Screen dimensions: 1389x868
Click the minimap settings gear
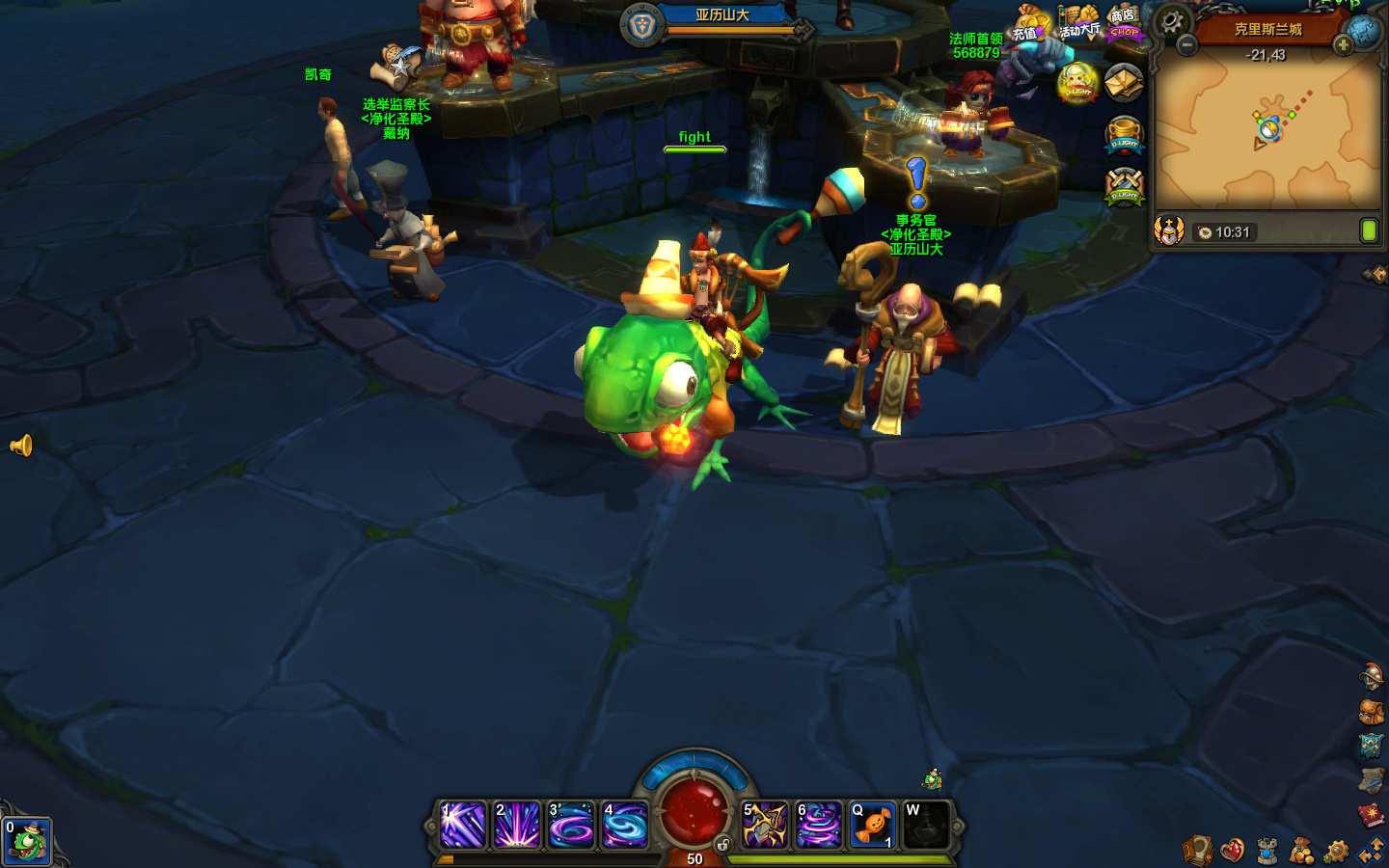[1172, 20]
